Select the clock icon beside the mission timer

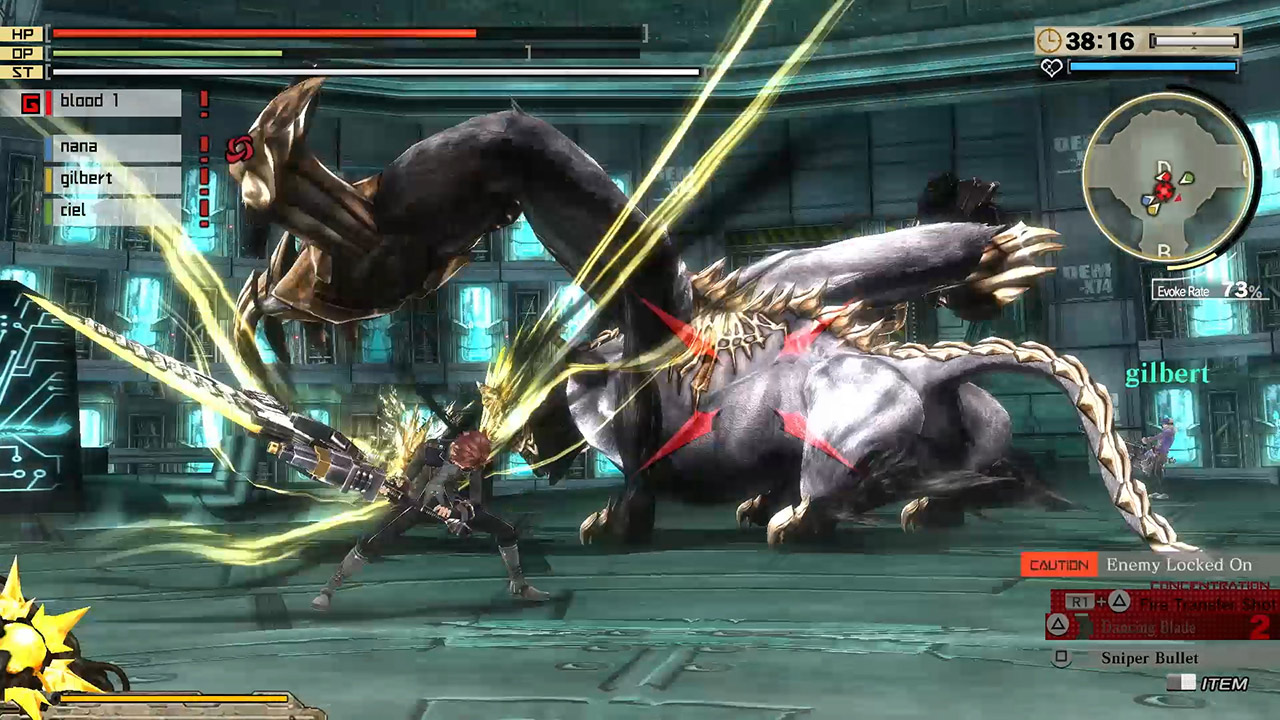[x=1051, y=42]
